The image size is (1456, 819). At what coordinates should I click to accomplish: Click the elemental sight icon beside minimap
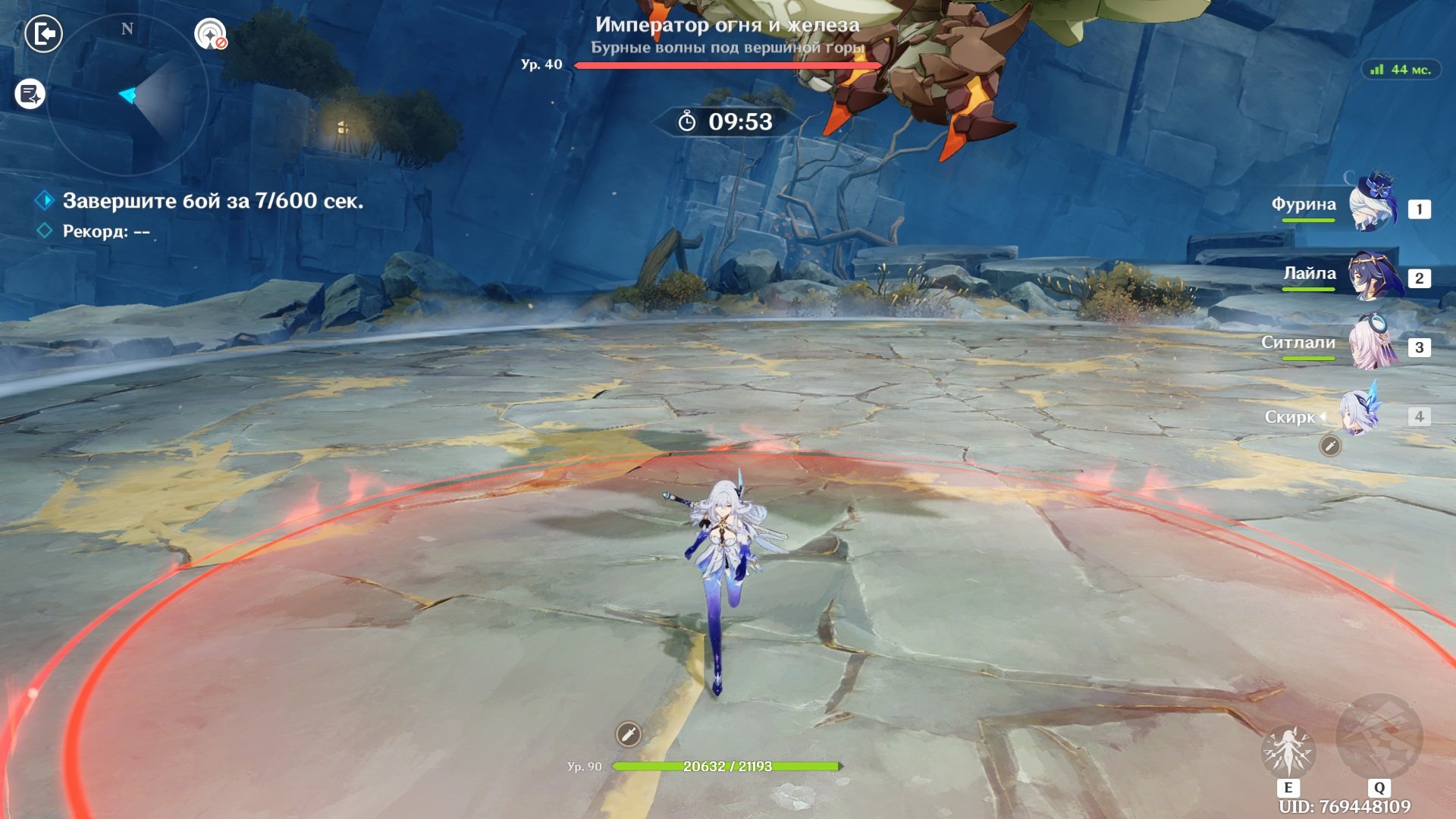click(210, 34)
